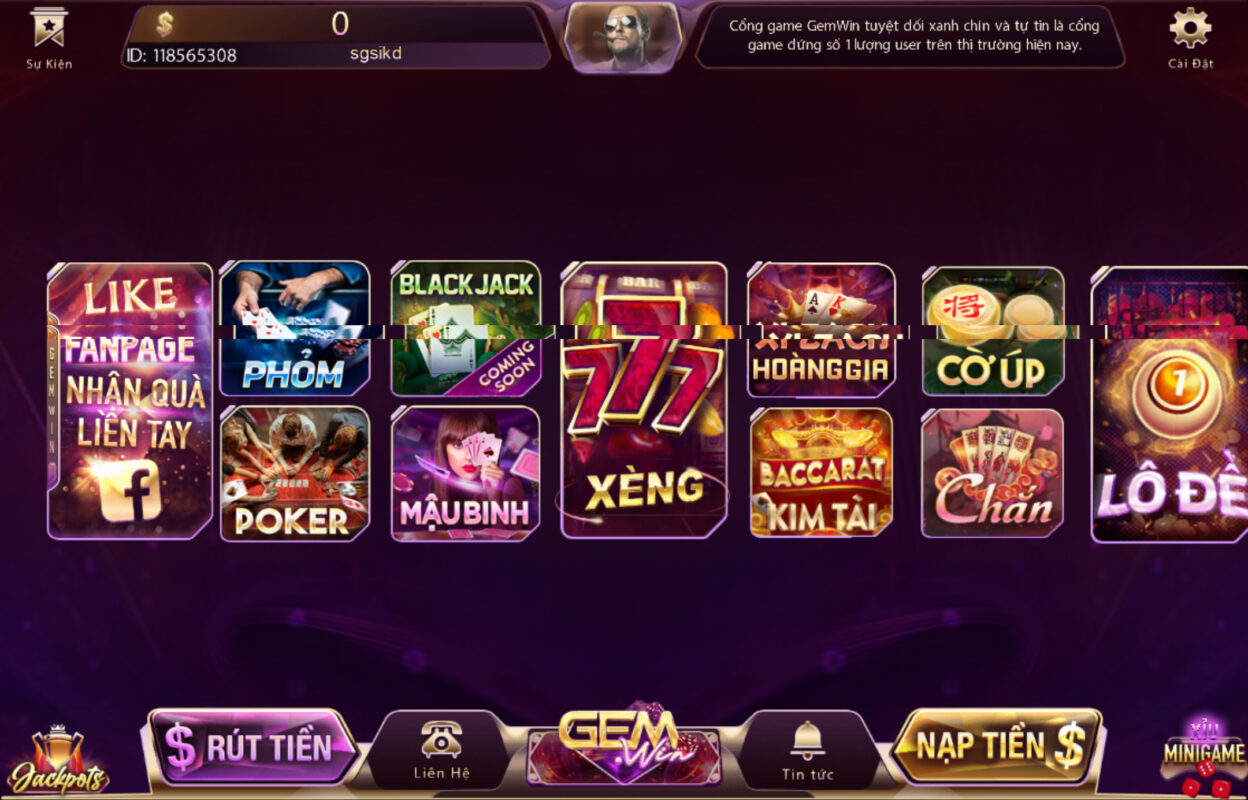Open Liên Hệ contact button
1248x800 pixels.
point(441,750)
